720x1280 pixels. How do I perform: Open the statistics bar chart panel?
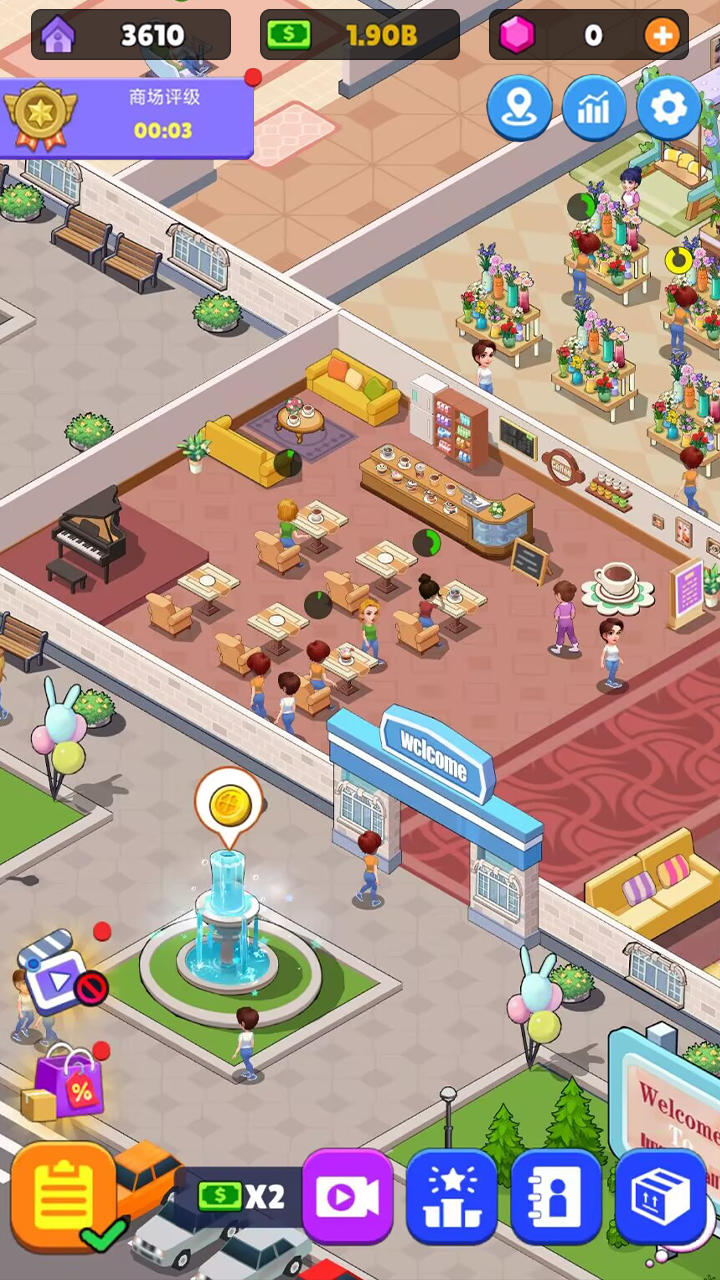(x=594, y=108)
